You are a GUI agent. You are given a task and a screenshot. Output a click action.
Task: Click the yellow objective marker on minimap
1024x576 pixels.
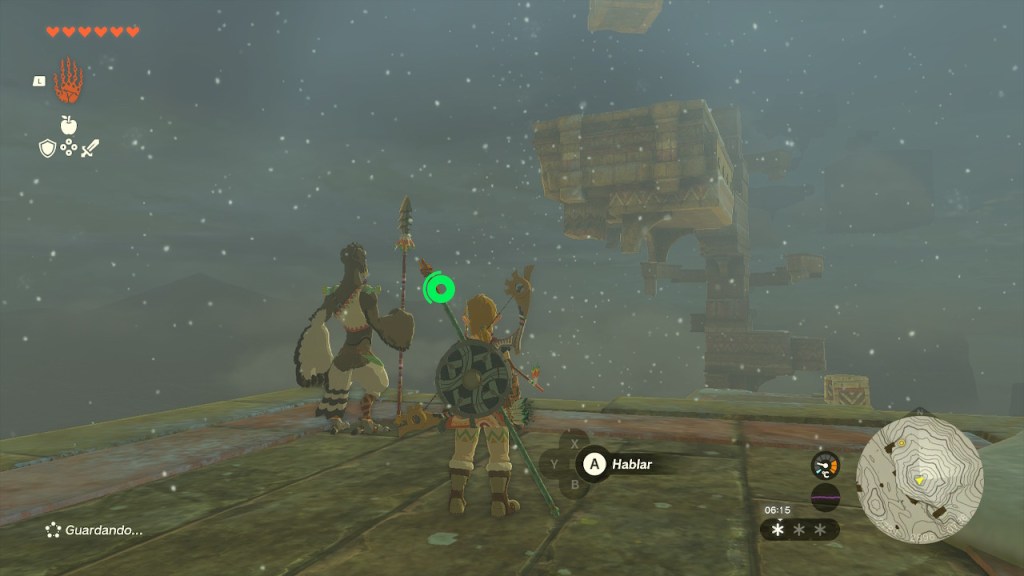click(919, 480)
